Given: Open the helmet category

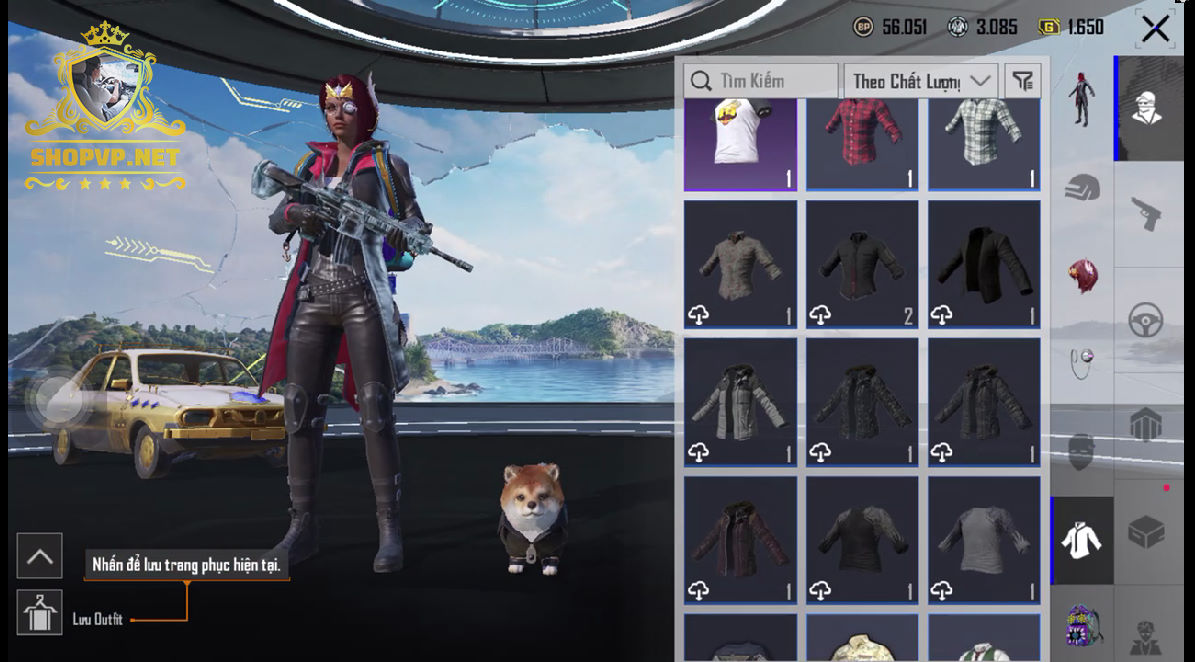Looking at the screenshot, I should pos(1082,188).
